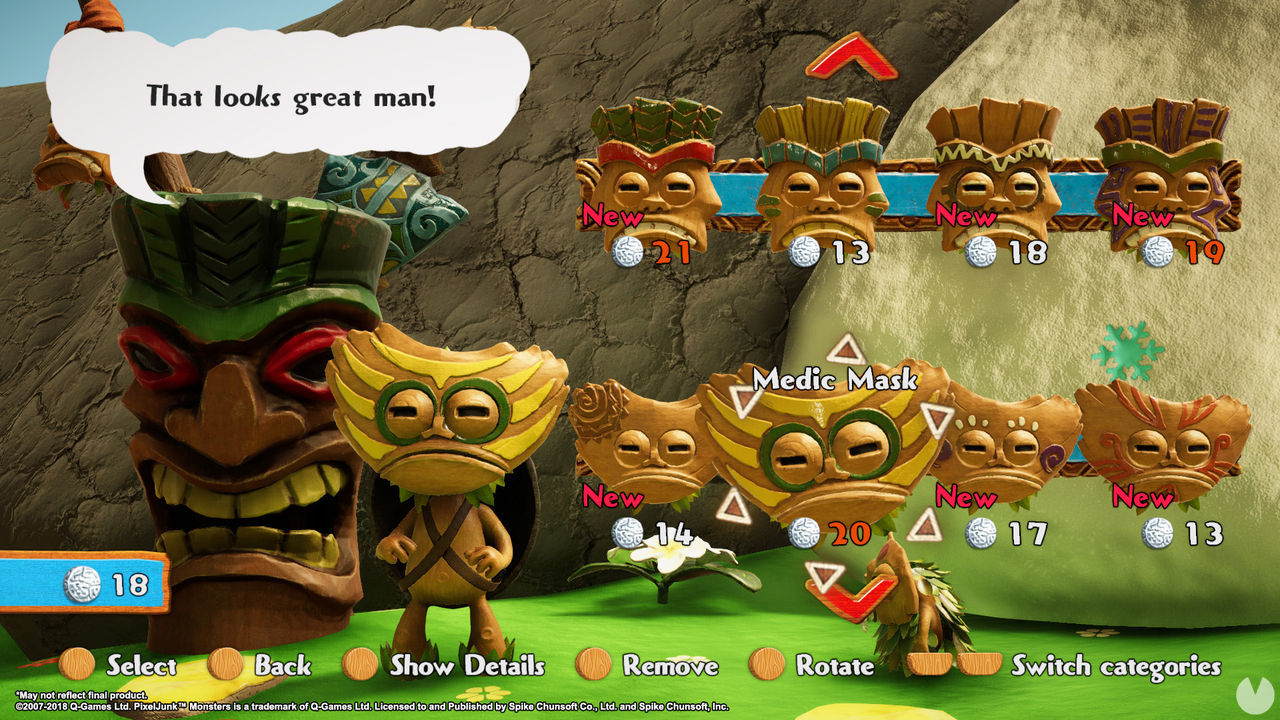Select the New mask costing 17
Image resolution: width=1280 pixels, height=720 pixels.
point(1000,440)
